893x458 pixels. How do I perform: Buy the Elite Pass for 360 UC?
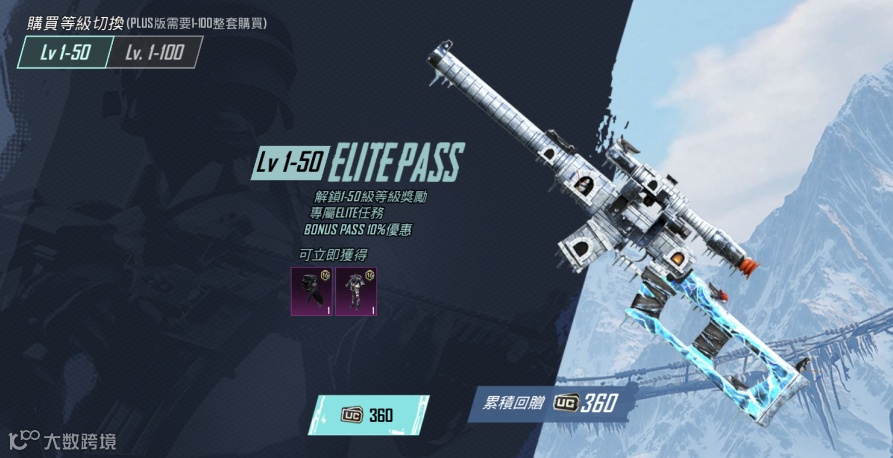(x=367, y=414)
